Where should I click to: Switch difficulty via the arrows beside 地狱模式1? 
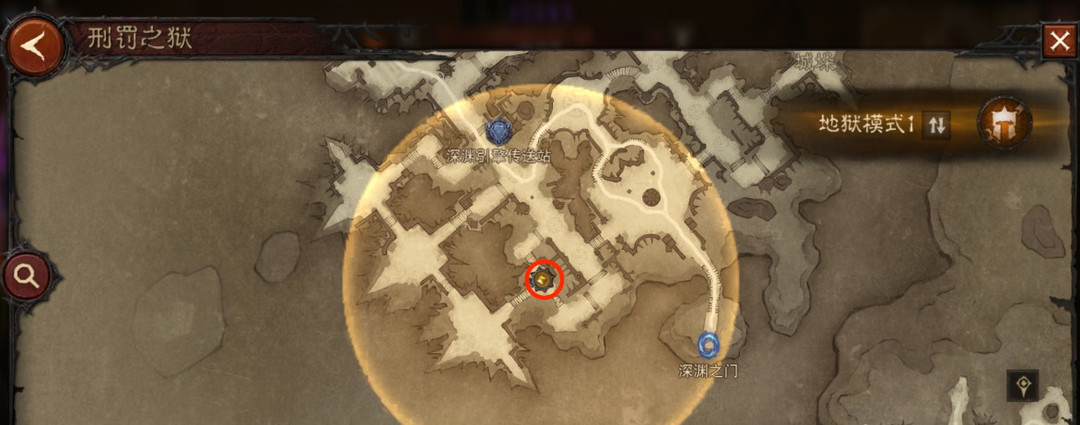(936, 125)
